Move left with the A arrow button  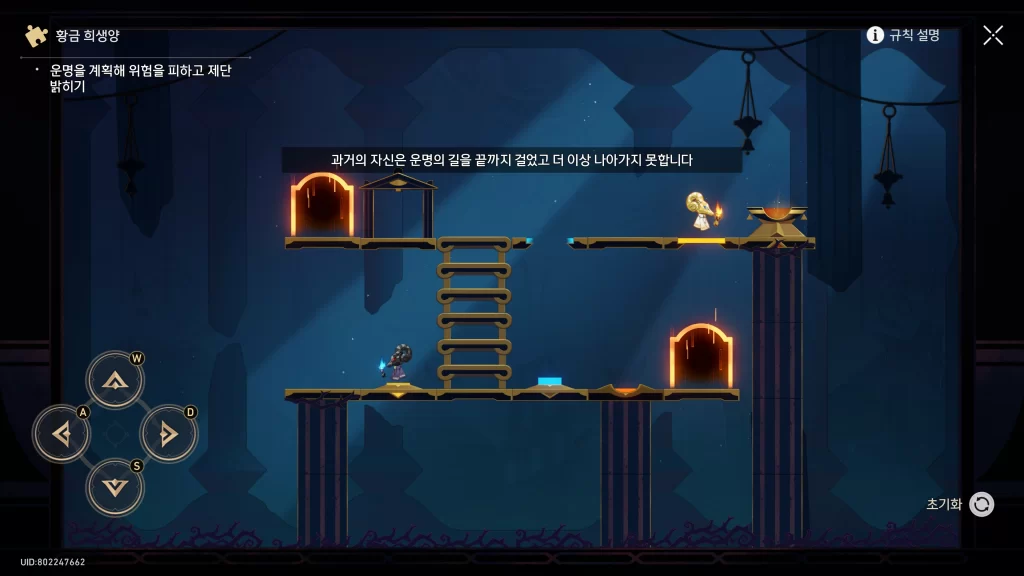[62, 434]
